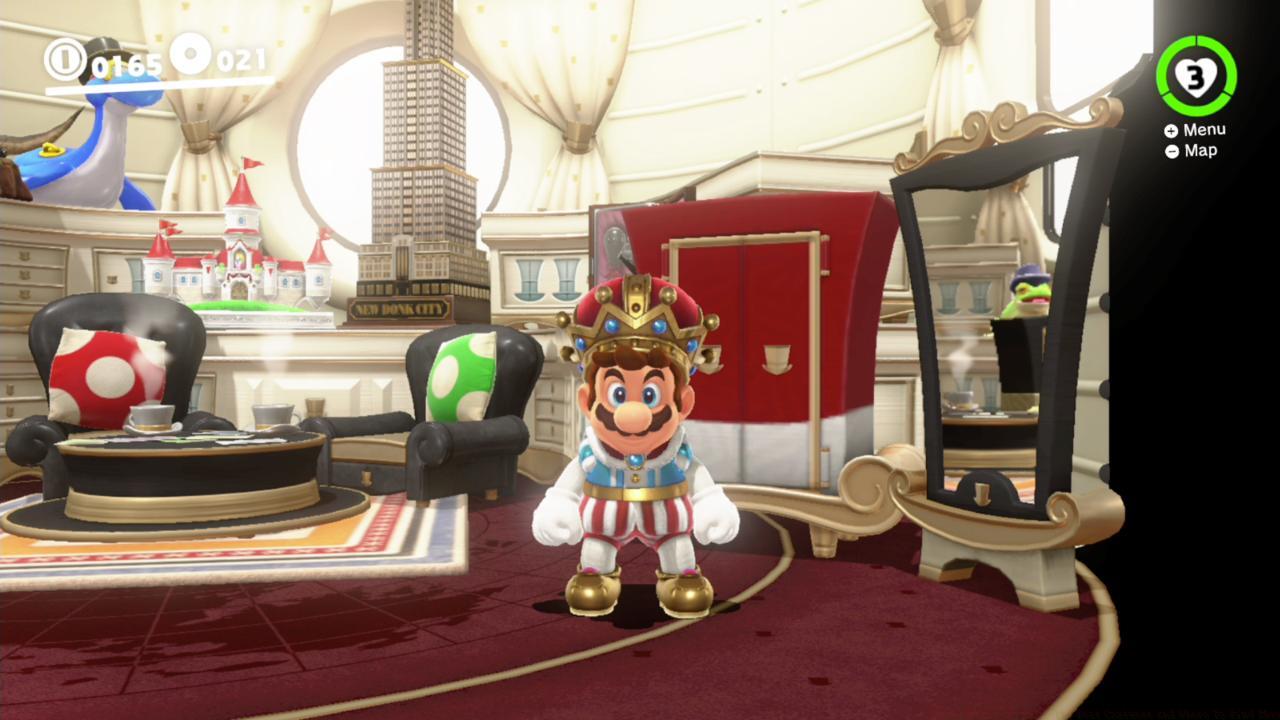Click the plus icon next to Menu
The height and width of the screenshot is (720, 1280).
(x=1170, y=128)
